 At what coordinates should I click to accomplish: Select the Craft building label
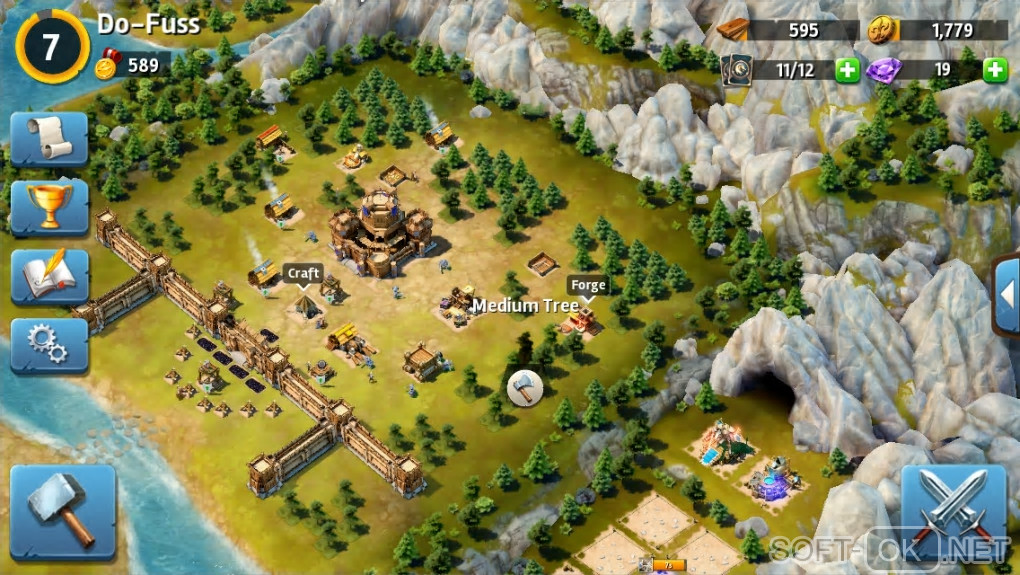pos(304,273)
